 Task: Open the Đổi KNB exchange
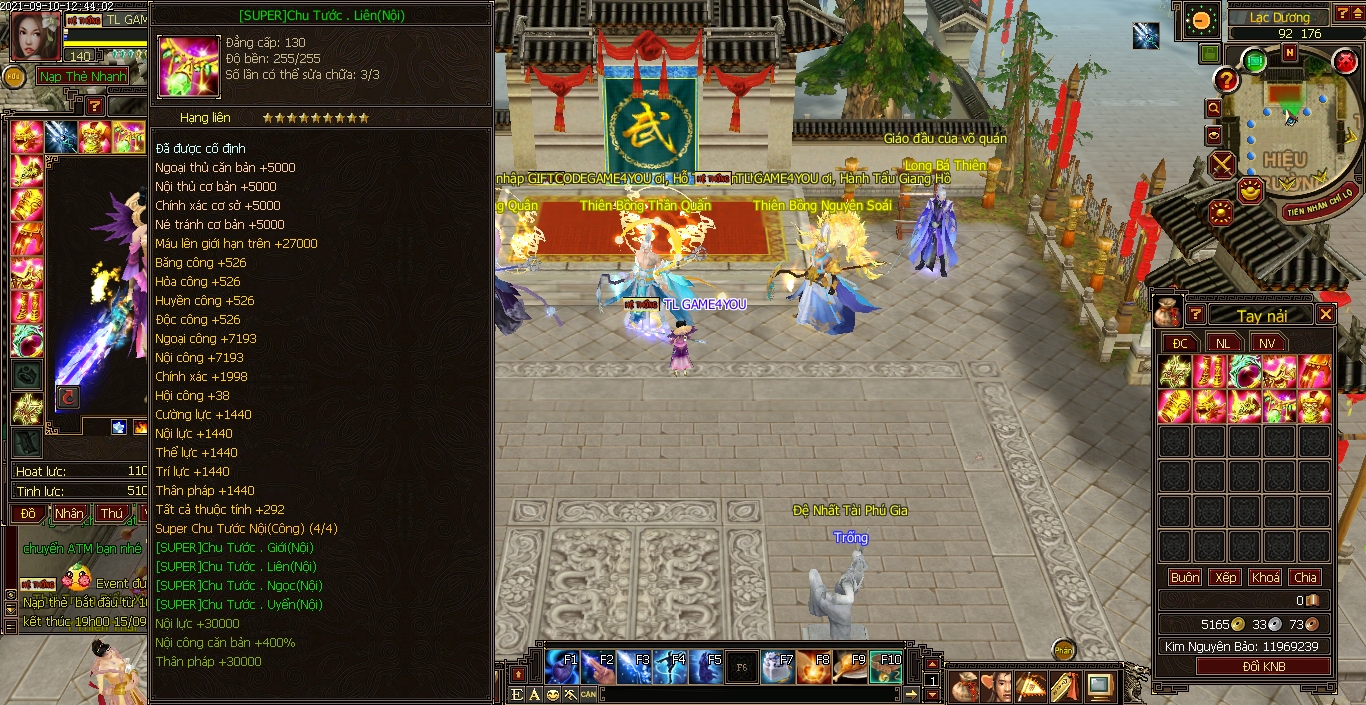(x=1263, y=666)
